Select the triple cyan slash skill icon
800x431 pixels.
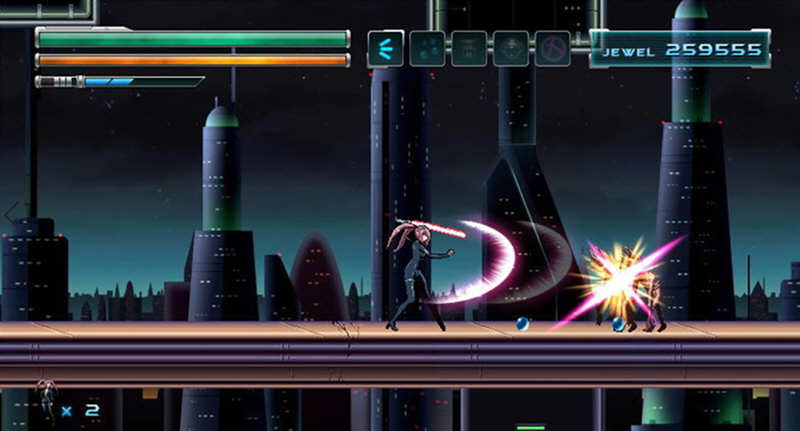pos(385,48)
